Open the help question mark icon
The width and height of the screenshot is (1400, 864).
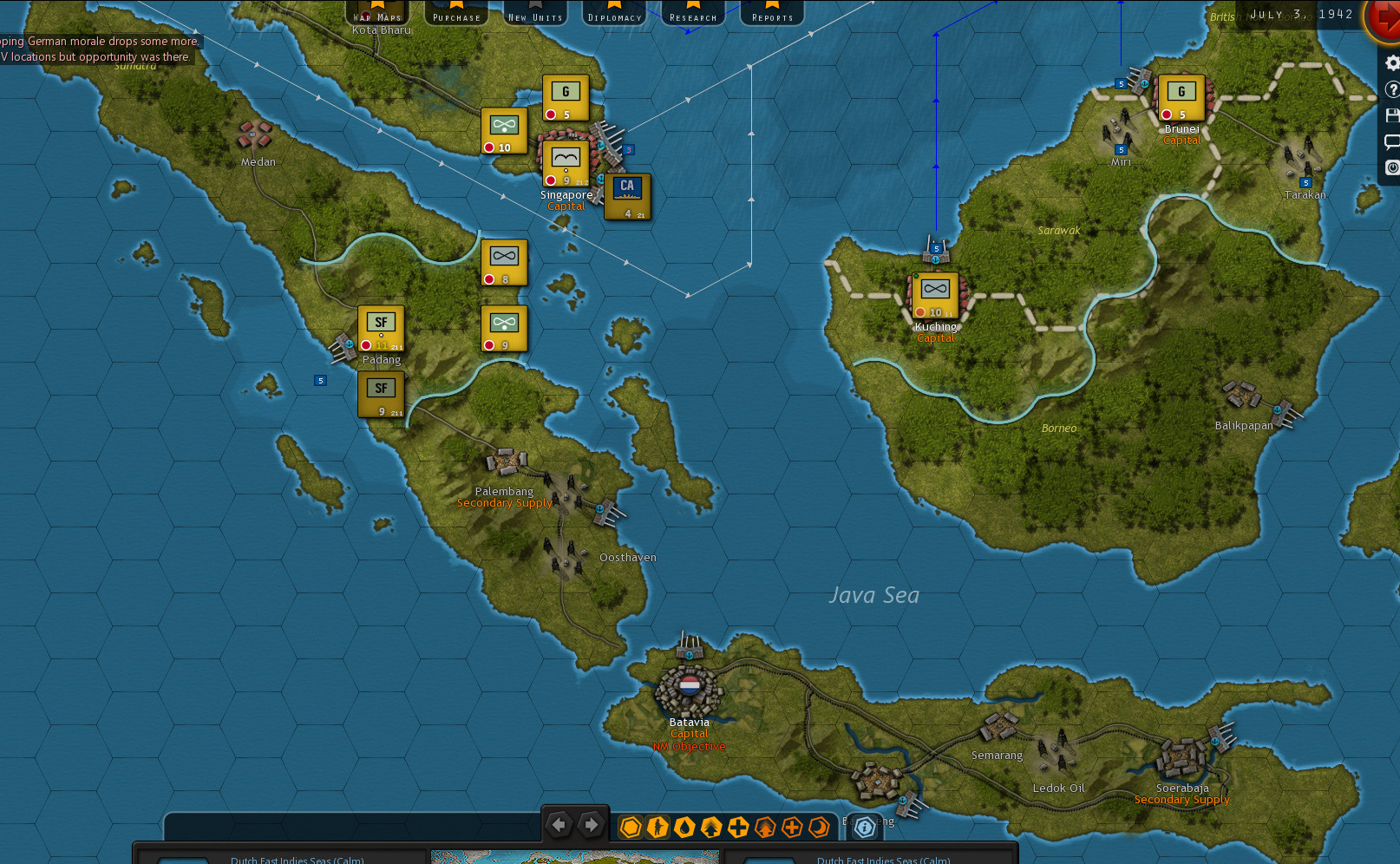pos(1392,88)
